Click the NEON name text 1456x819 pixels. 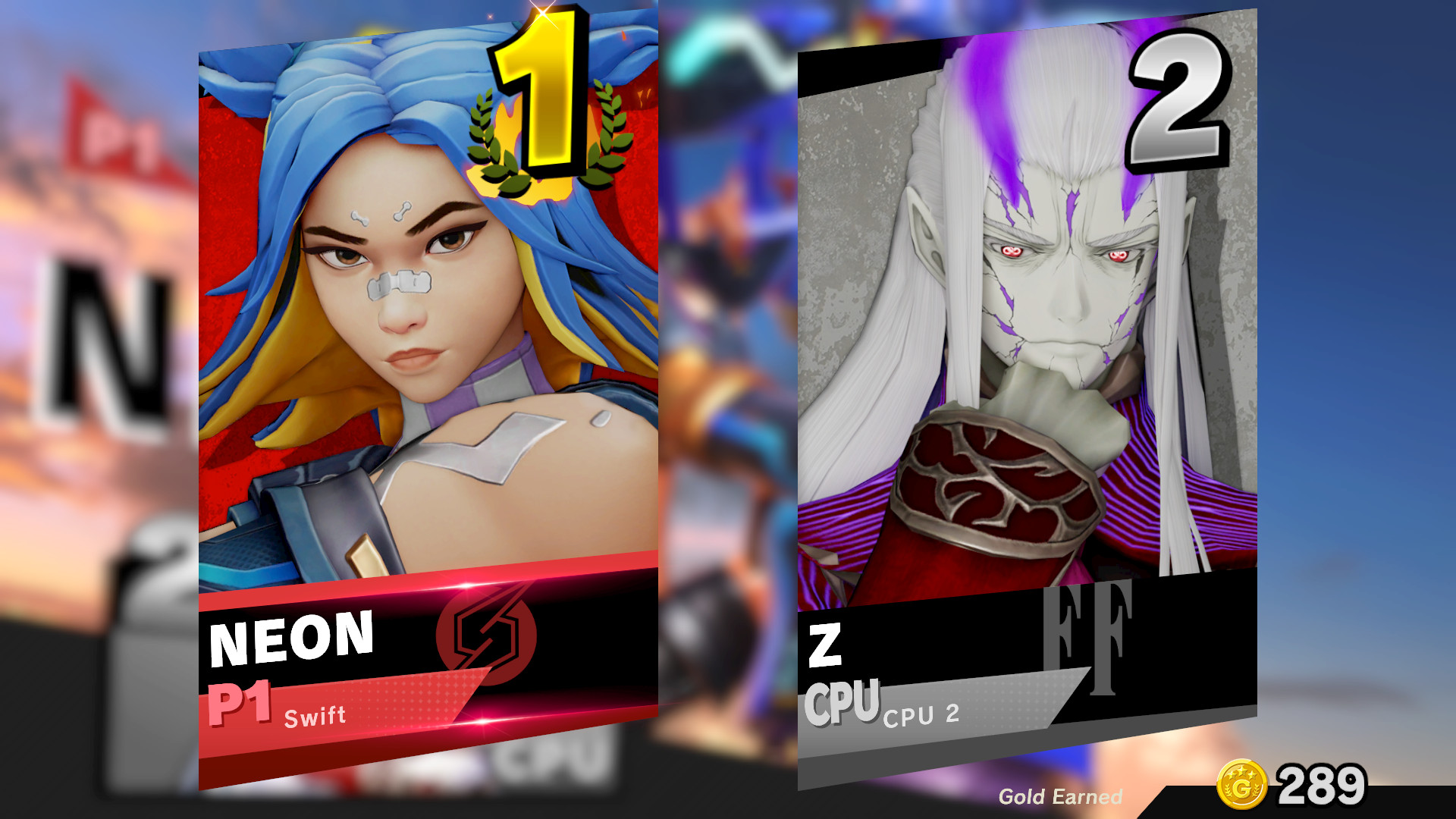pyautogui.click(x=292, y=639)
